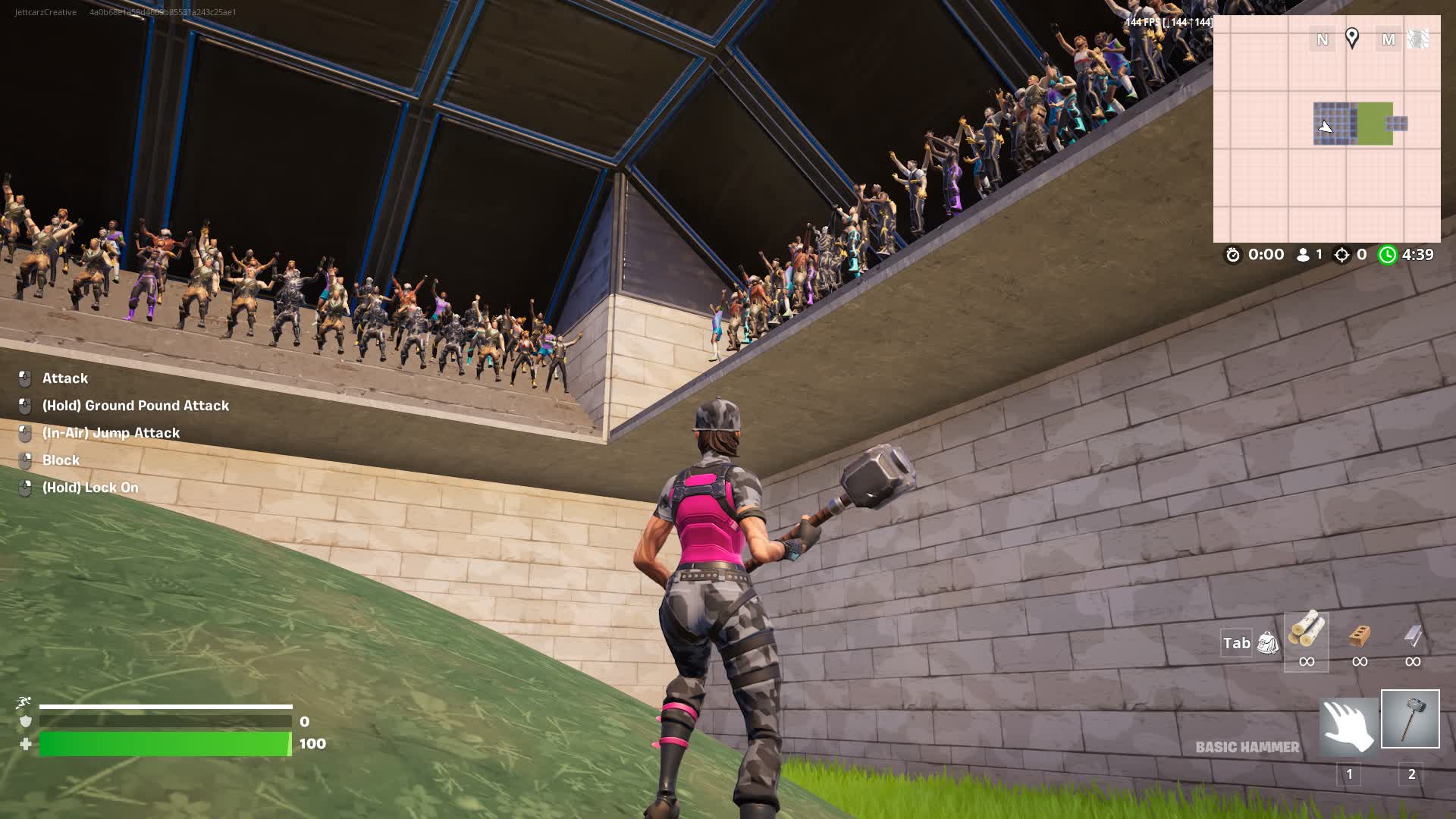1456x819 pixels.
Task: Click the player count icon showing 1
Action: 1301,255
